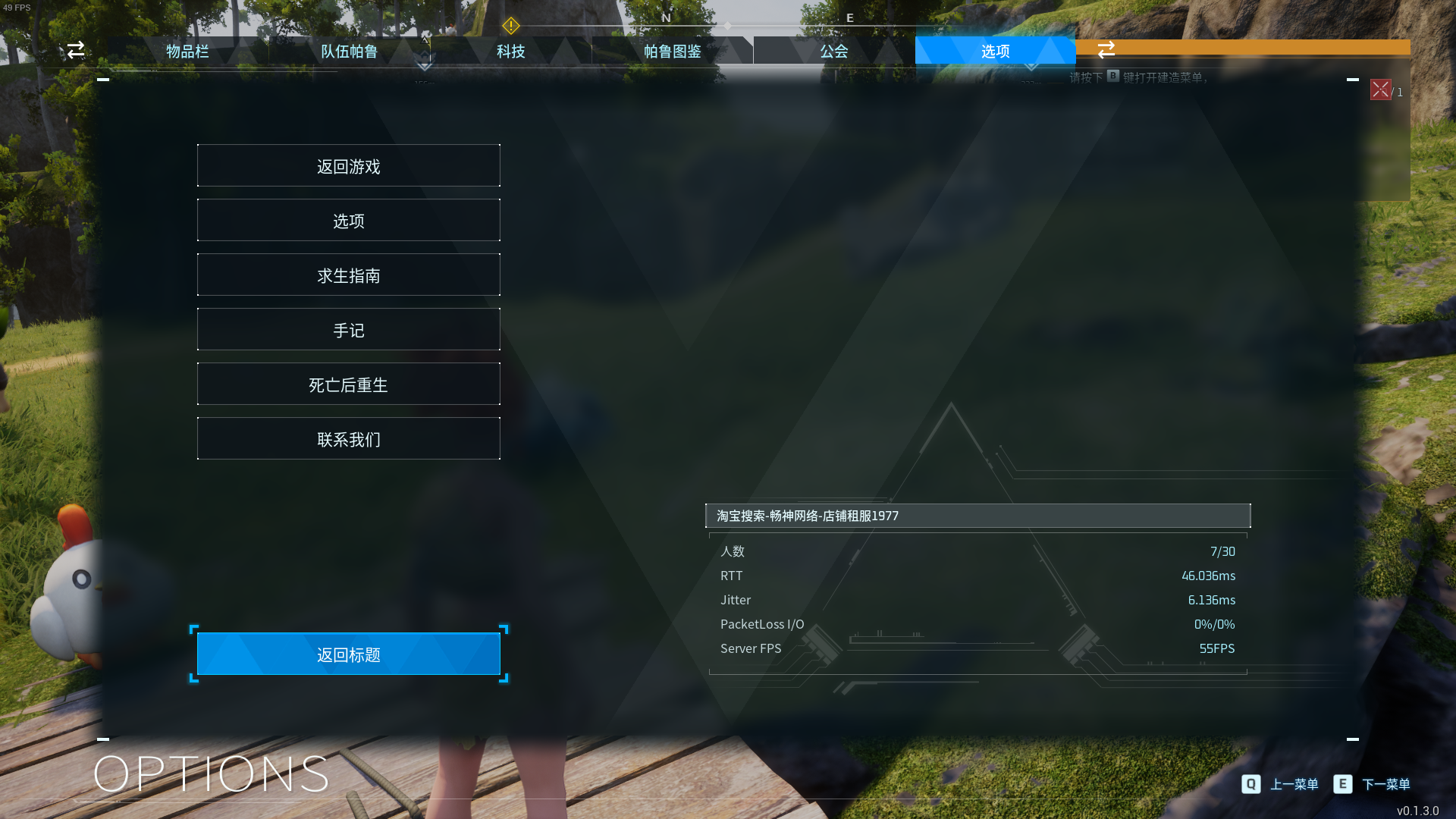1456x819 pixels.
Task: Click the N compass marker at the top
Action: pyautogui.click(x=666, y=17)
